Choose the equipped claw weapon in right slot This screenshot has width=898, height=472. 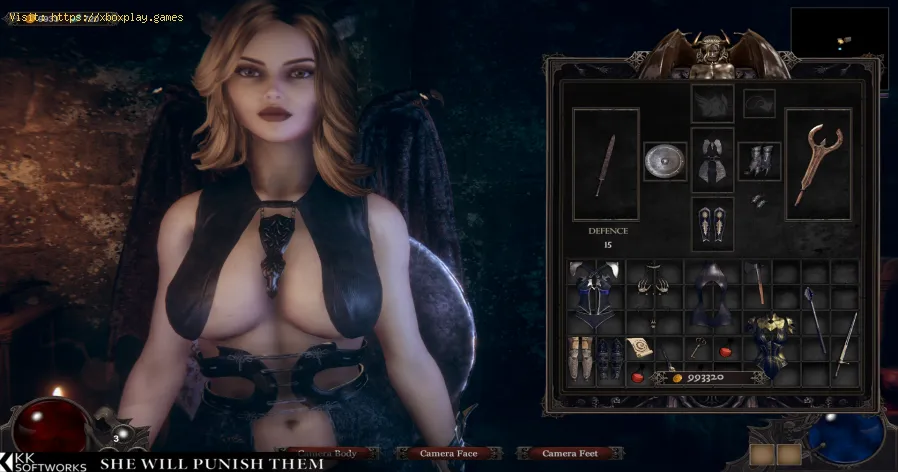[x=818, y=163]
